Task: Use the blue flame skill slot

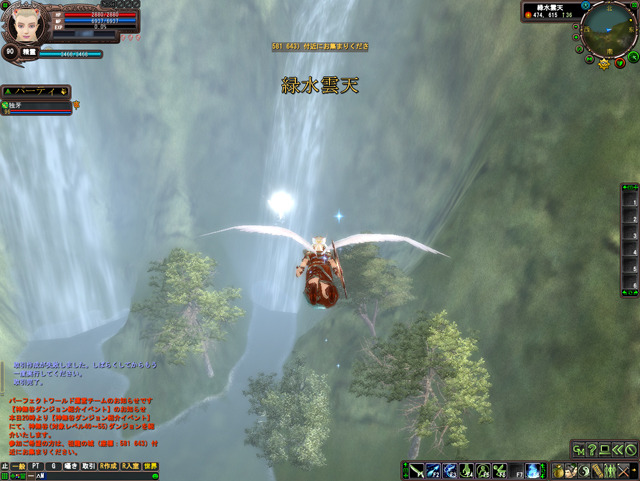Action: [x=532, y=471]
